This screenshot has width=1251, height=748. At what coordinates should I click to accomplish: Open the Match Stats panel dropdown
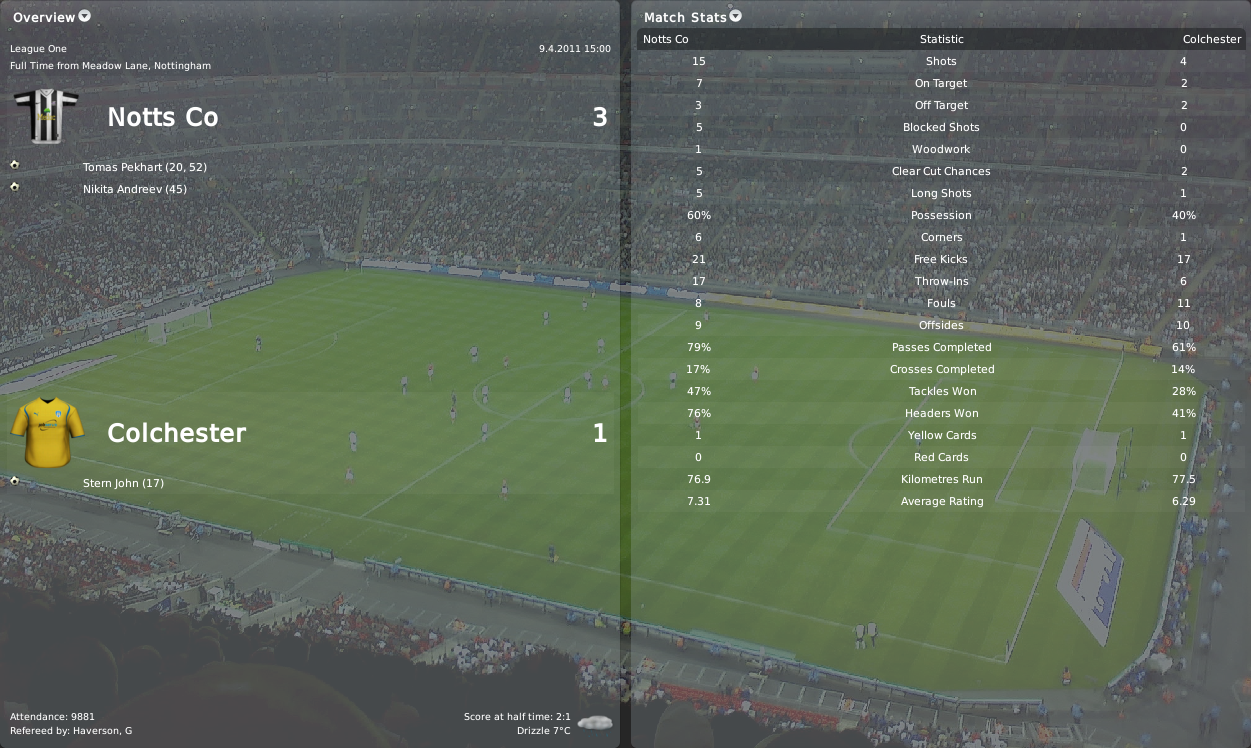click(736, 16)
